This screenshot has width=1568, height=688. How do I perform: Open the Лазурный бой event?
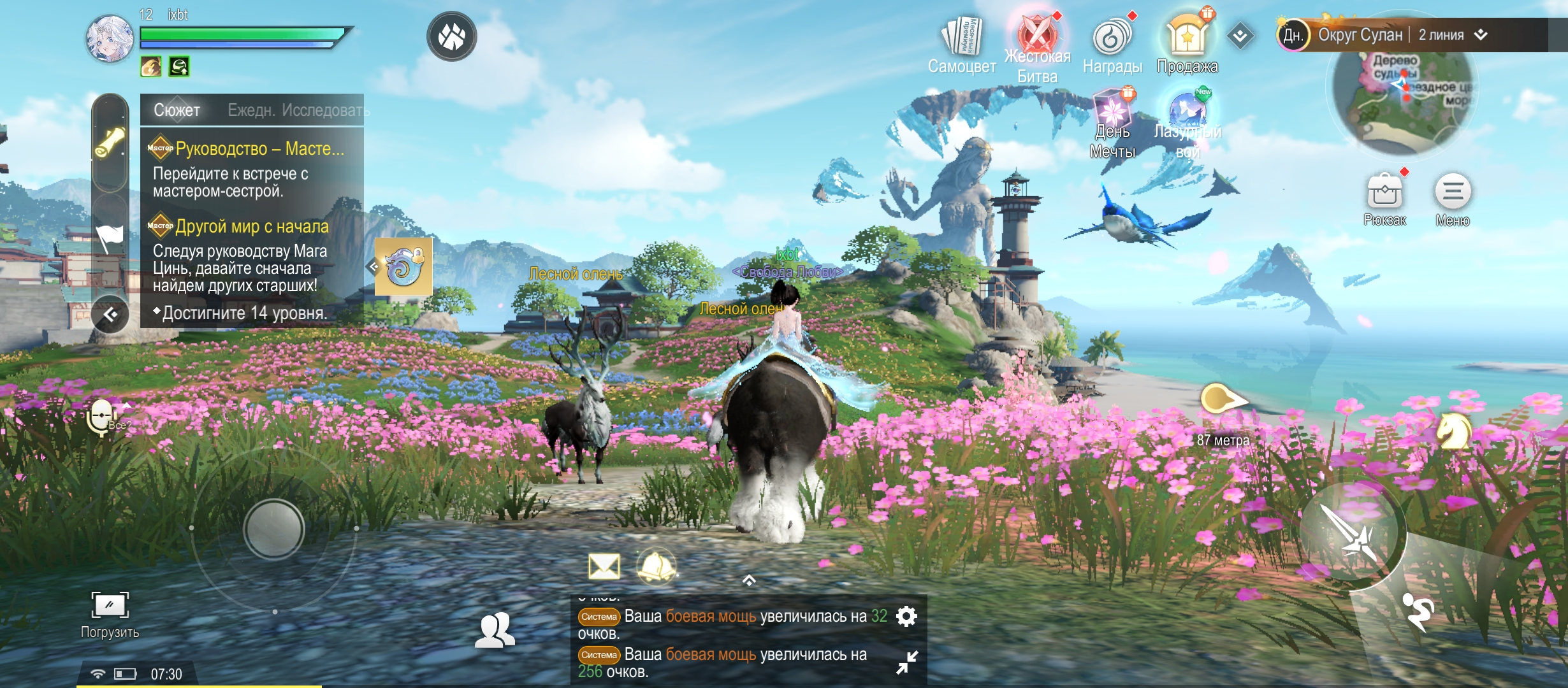pyautogui.click(x=1187, y=113)
